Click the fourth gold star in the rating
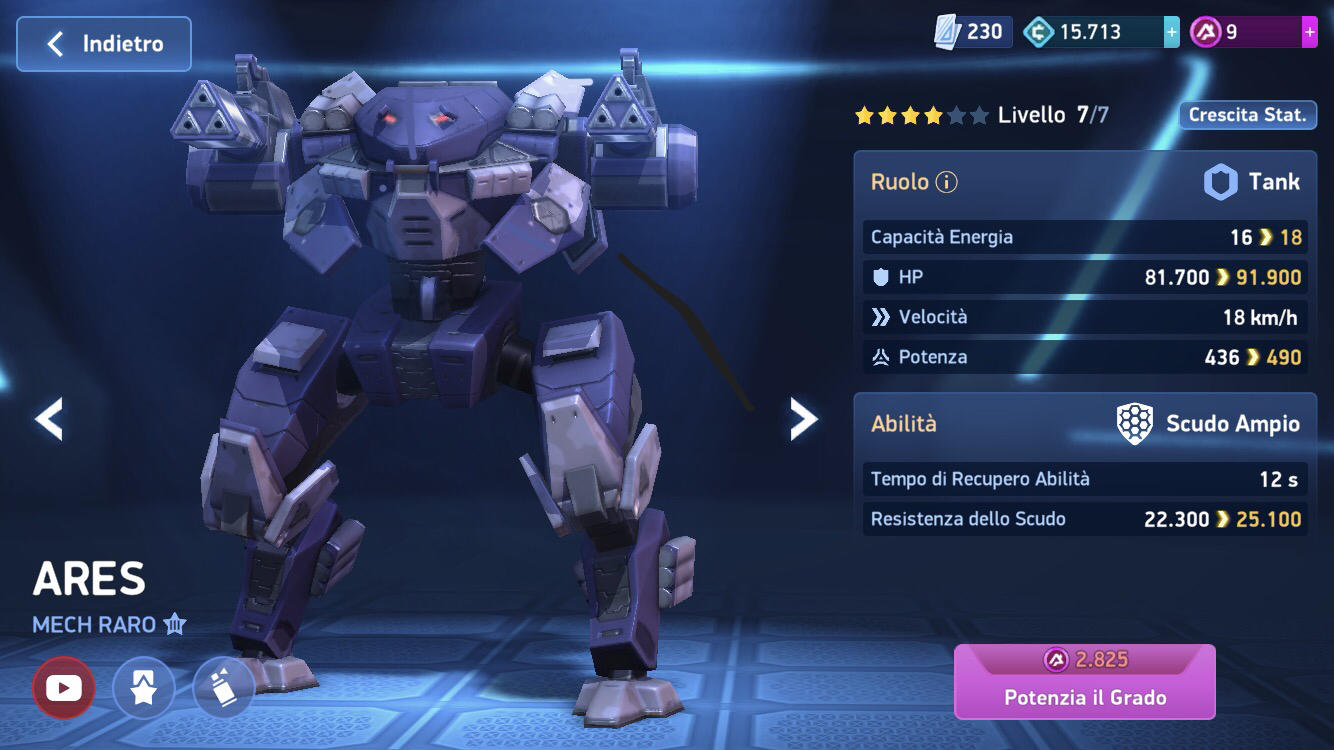Screen dimensions: 1334x750 click(x=932, y=115)
